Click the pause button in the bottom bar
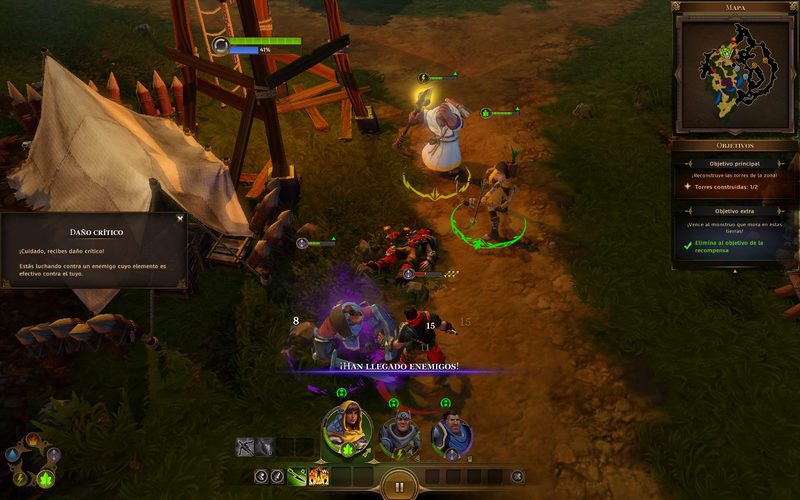 point(399,487)
